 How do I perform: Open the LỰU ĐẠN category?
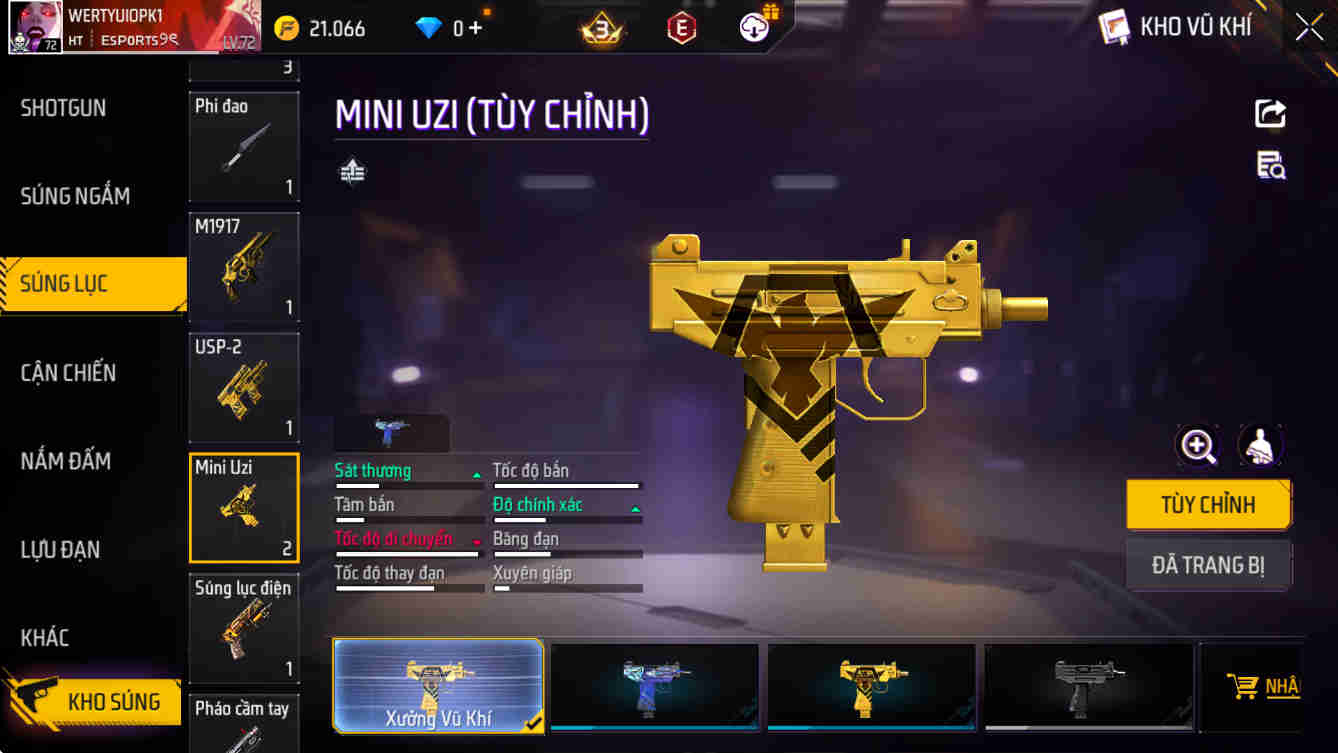[61, 549]
